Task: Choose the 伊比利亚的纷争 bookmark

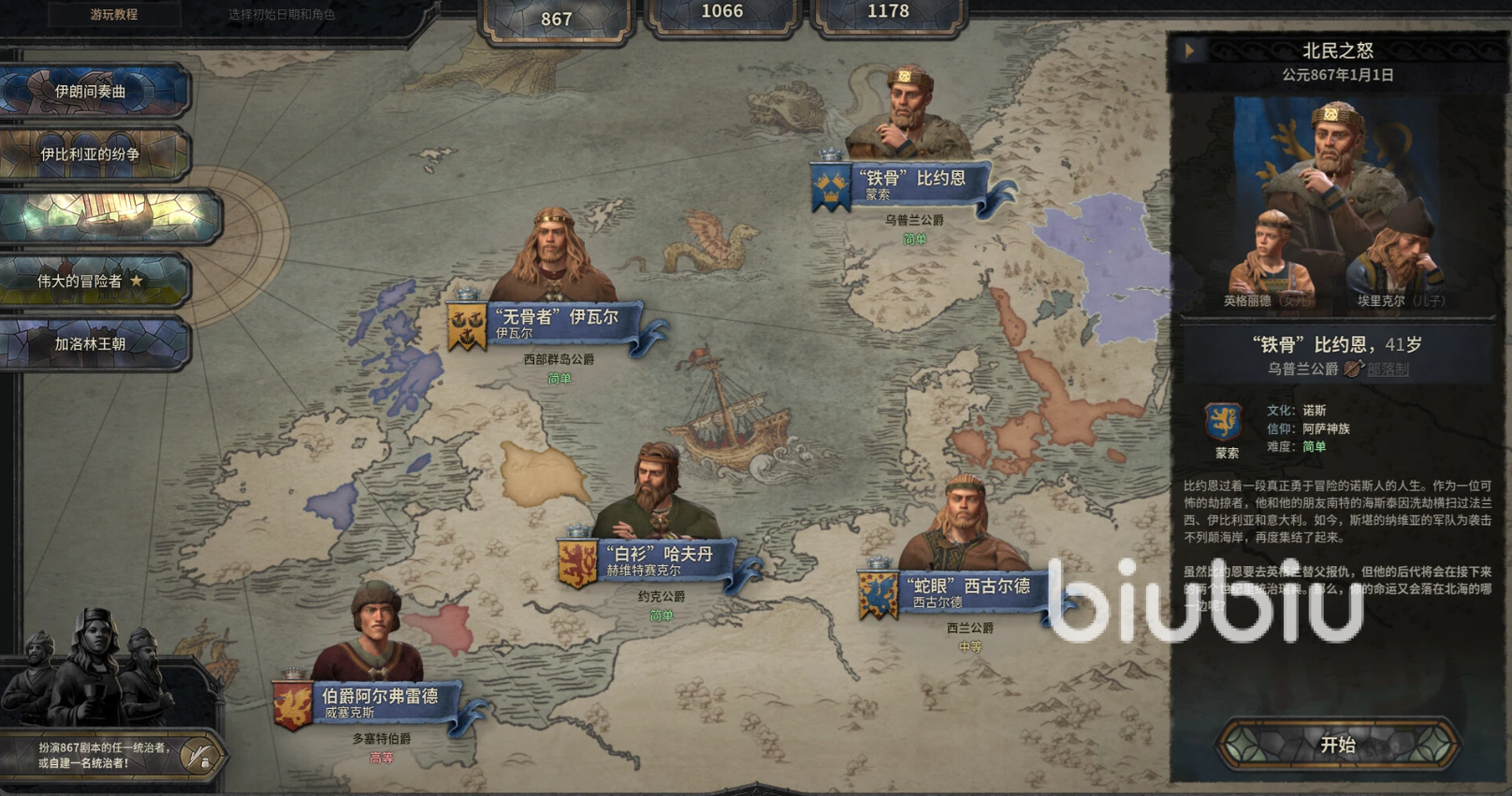Action: pyautogui.click(x=94, y=153)
